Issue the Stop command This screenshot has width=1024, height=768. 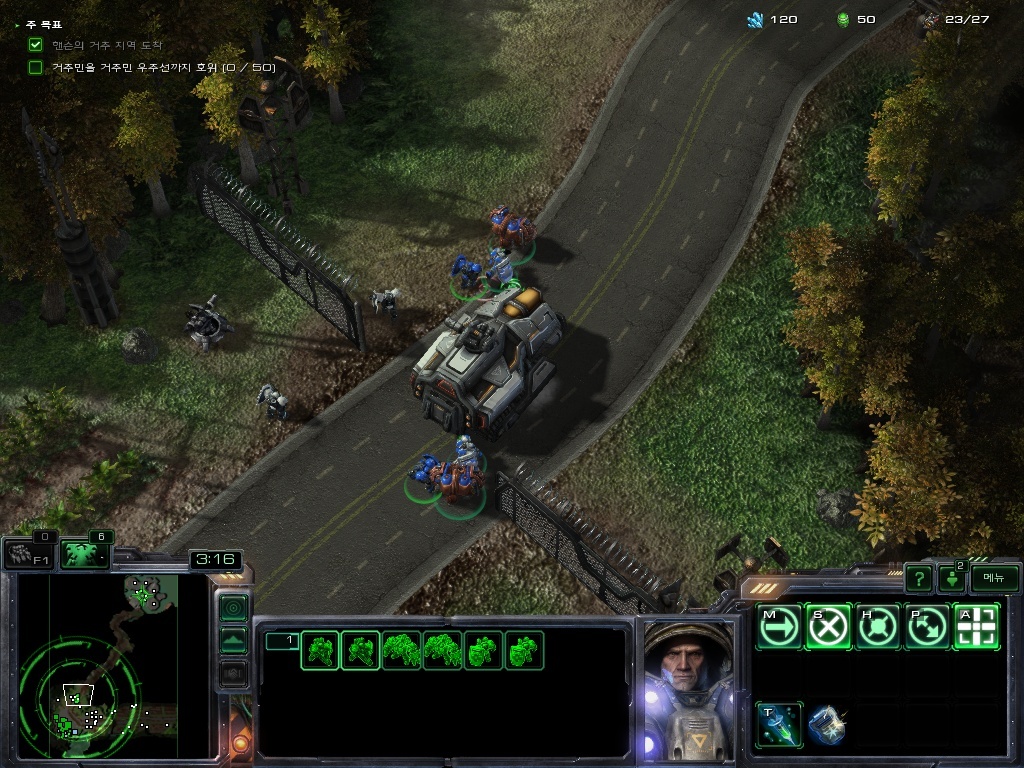(x=828, y=627)
